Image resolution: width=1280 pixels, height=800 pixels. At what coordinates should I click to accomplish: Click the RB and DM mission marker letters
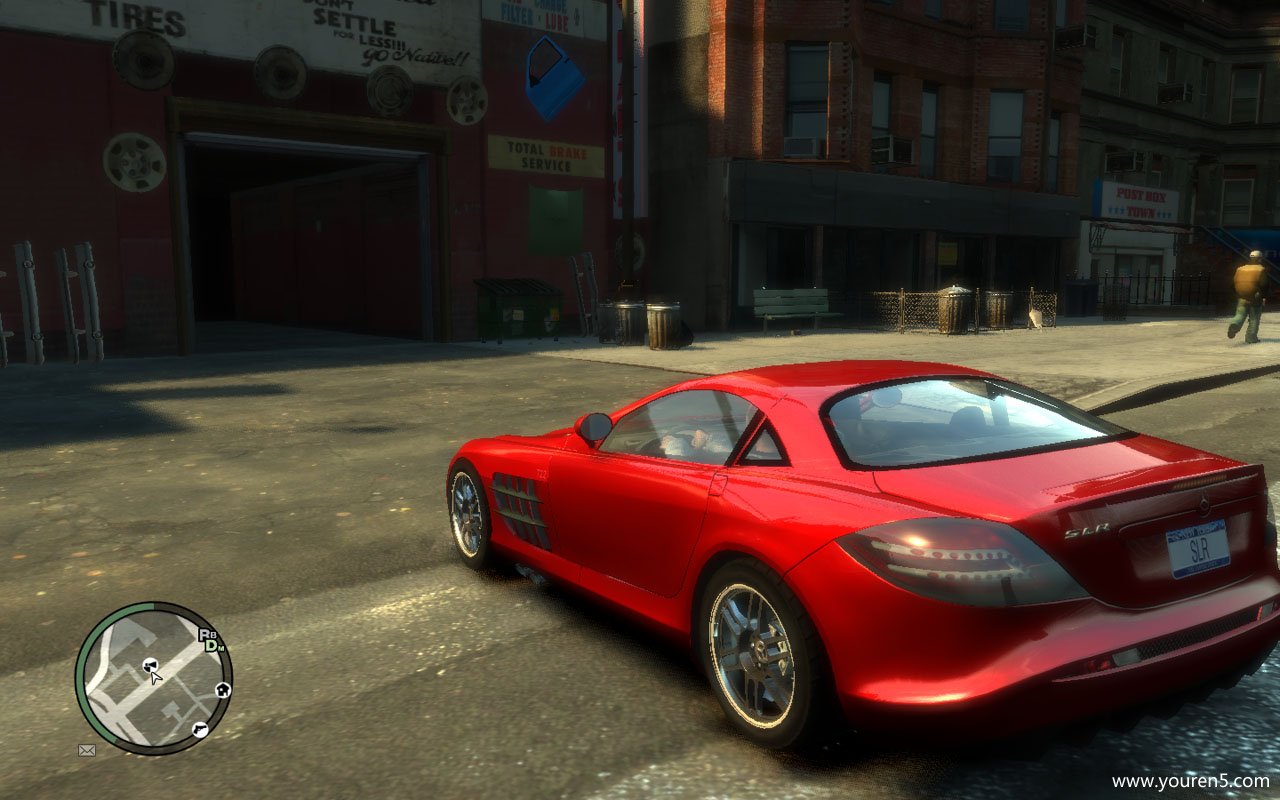[210, 640]
